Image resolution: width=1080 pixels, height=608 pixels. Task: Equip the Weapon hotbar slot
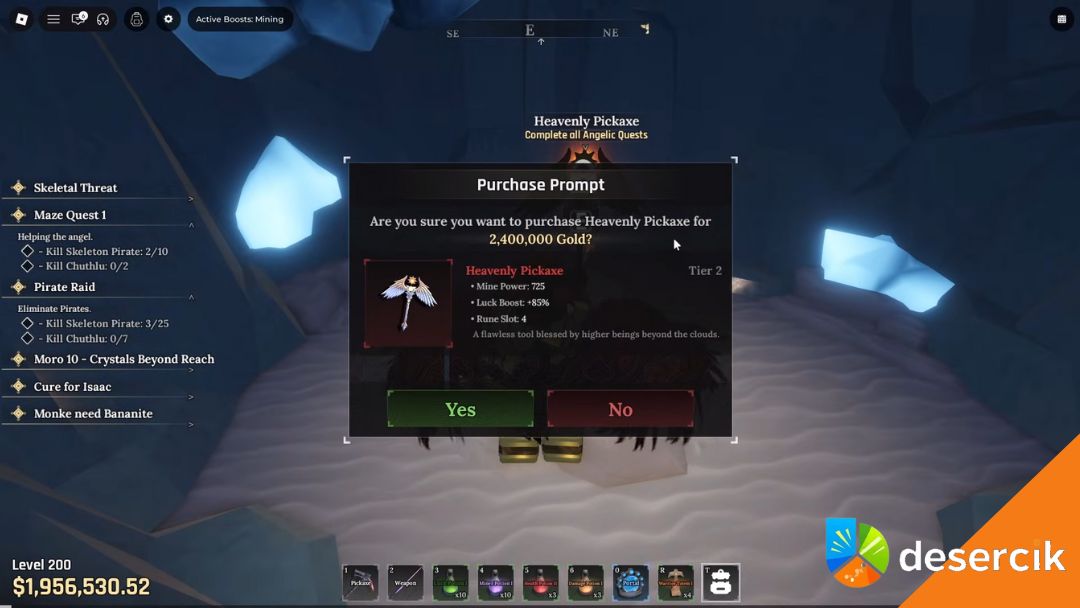coord(405,582)
